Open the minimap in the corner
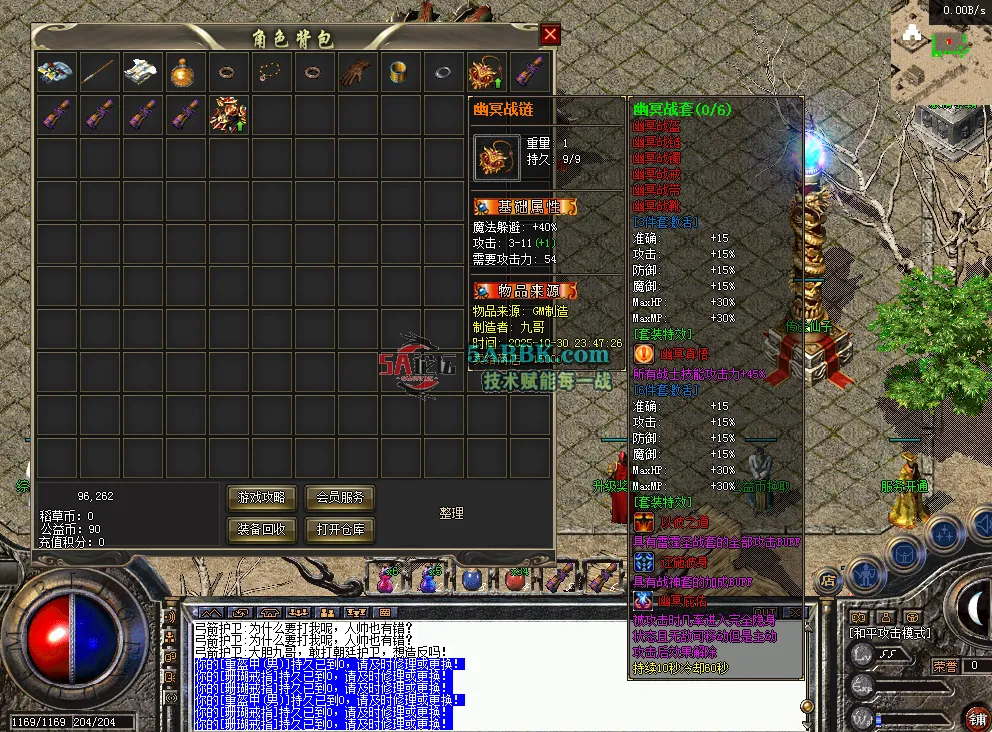 click(x=940, y=52)
